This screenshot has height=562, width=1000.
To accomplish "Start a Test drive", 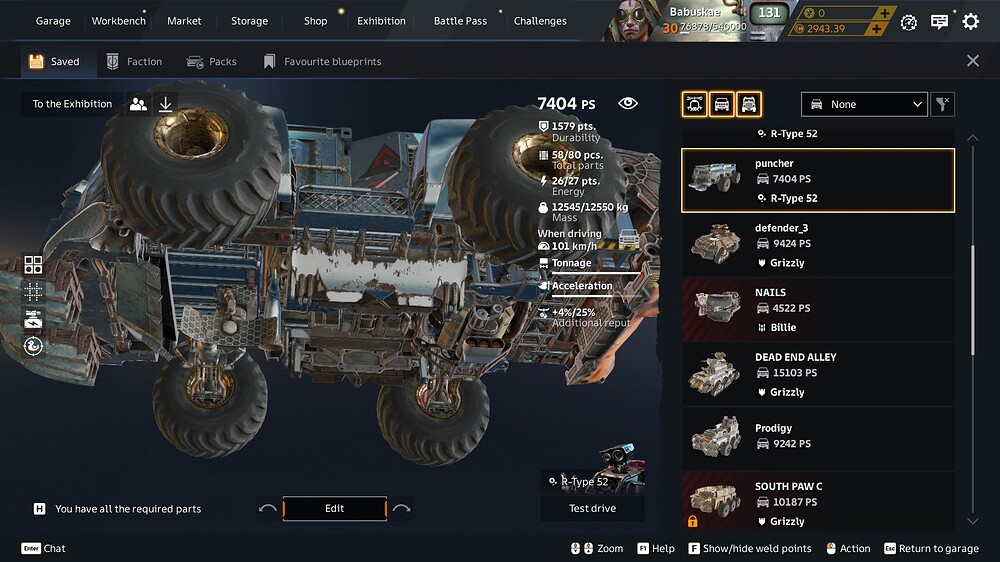I will [592, 509].
